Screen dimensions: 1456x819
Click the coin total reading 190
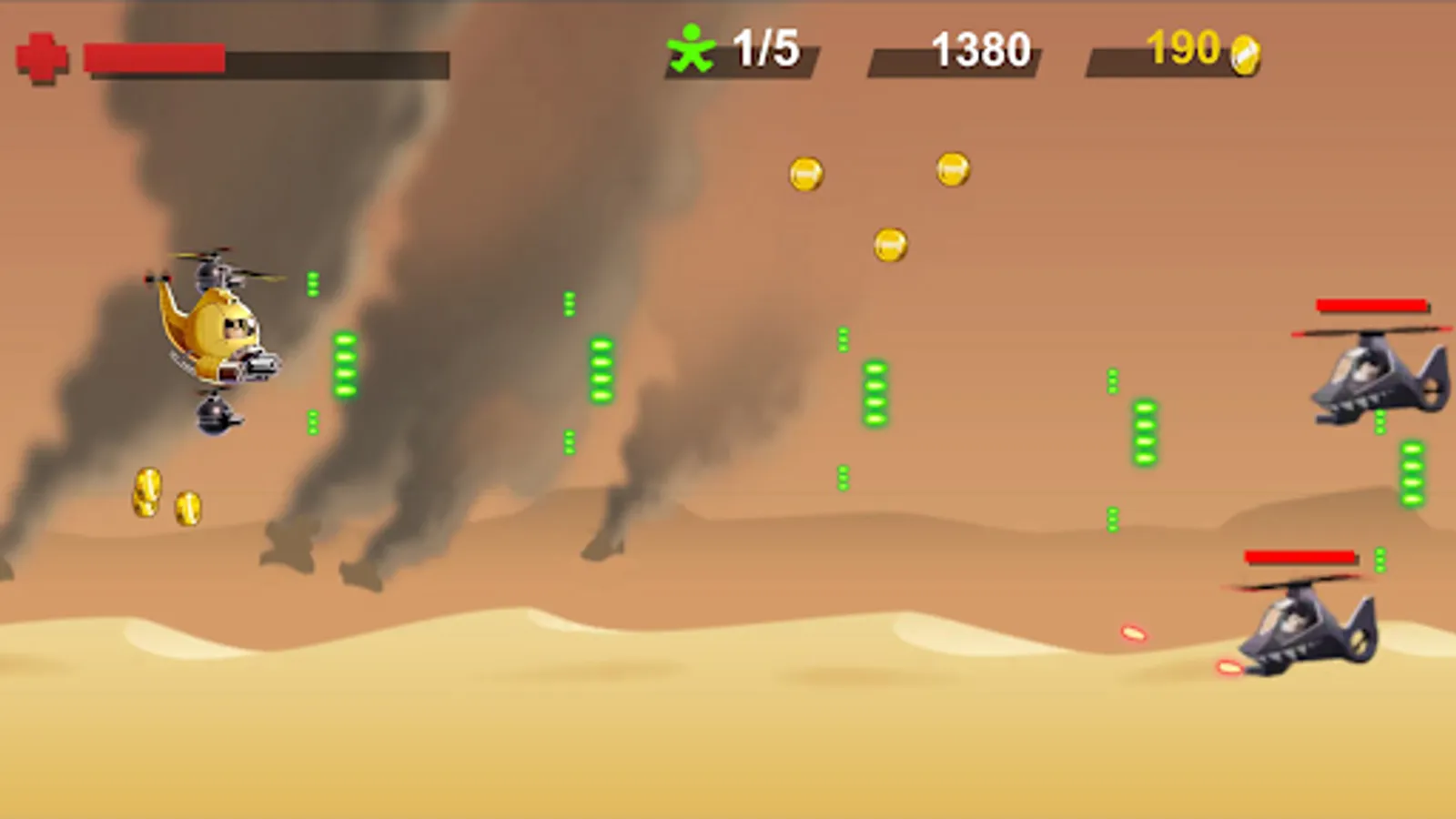click(1183, 50)
